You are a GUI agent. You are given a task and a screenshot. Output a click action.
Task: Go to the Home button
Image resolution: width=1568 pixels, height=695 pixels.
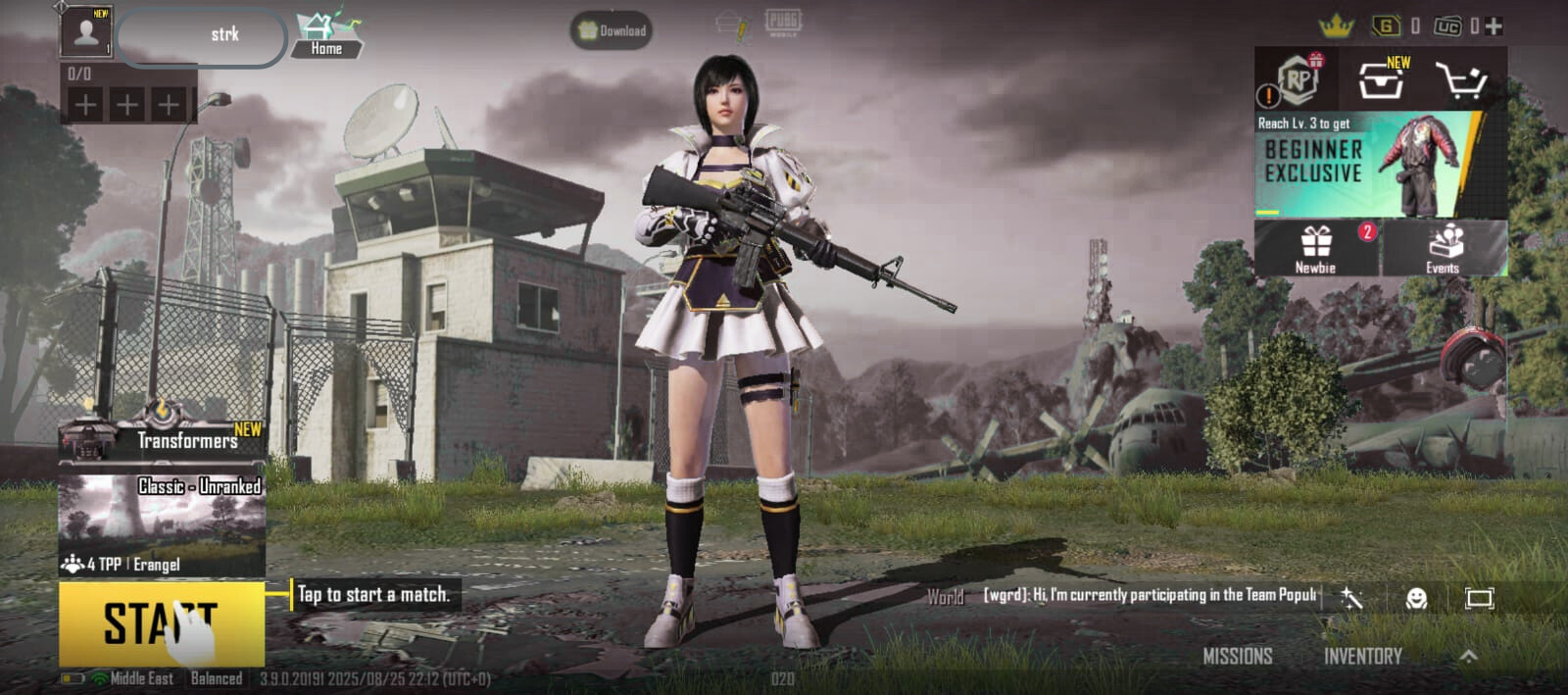pyautogui.click(x=327, y=34)
